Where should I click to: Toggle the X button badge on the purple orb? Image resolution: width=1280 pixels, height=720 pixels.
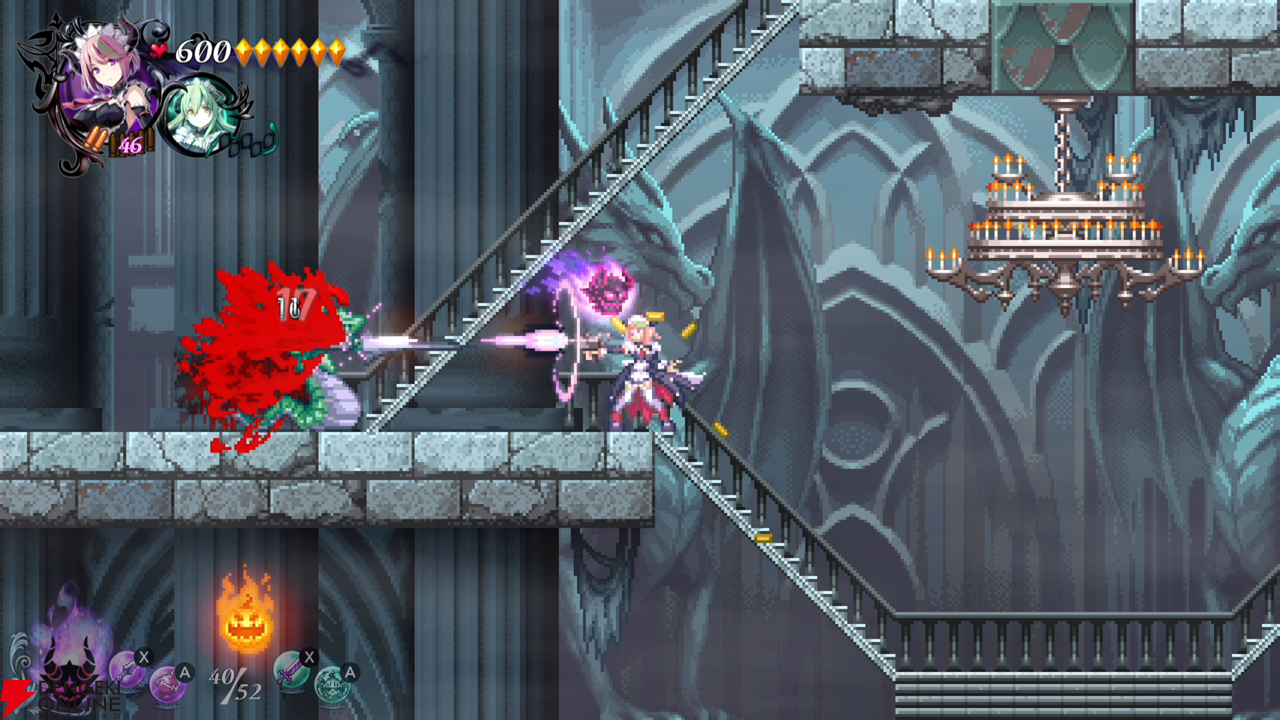click(x=143, y=657)
